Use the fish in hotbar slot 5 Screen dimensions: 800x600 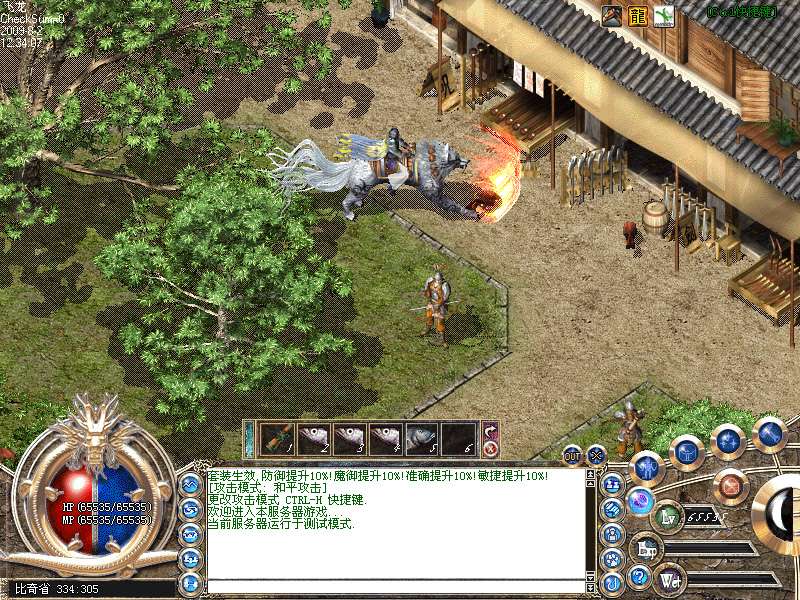pos(423,438)
